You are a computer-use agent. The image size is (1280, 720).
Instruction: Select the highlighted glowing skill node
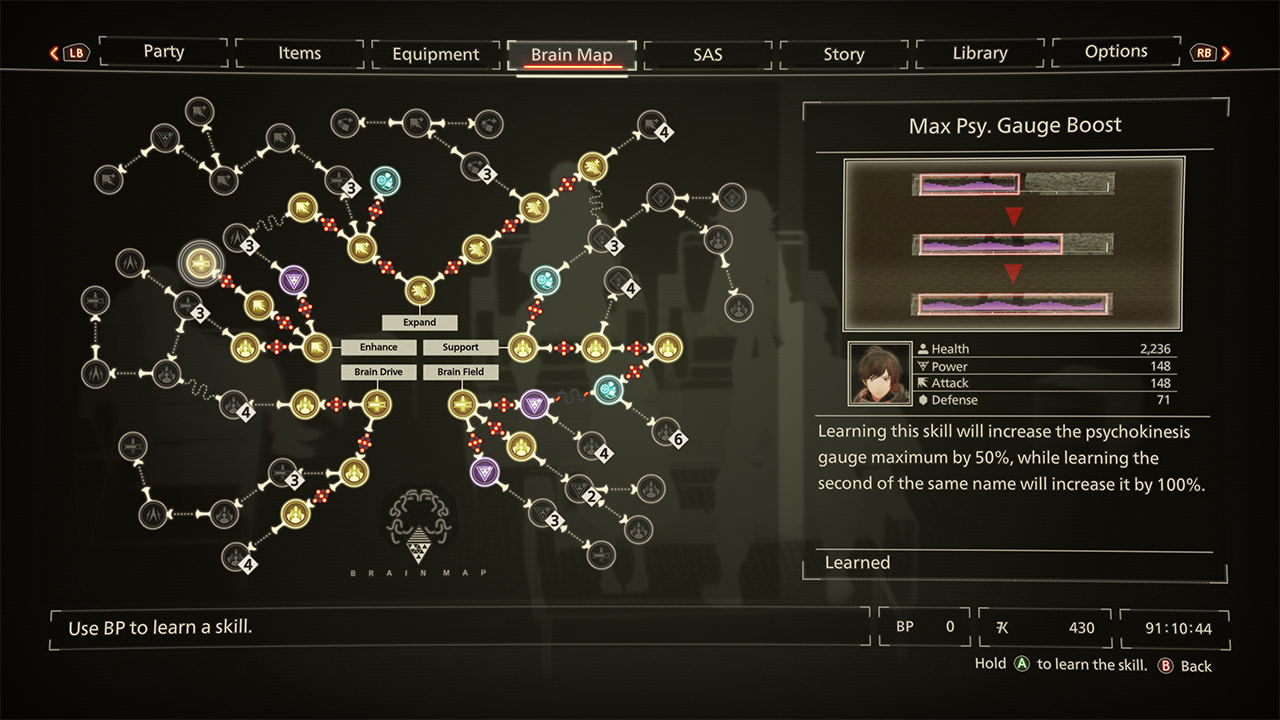click(x=201, y=264)
